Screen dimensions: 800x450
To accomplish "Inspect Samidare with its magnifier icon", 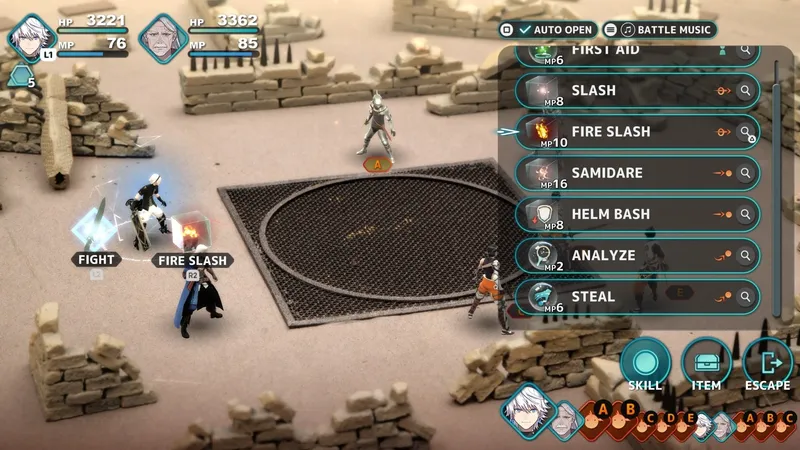I will click(746, 173).
